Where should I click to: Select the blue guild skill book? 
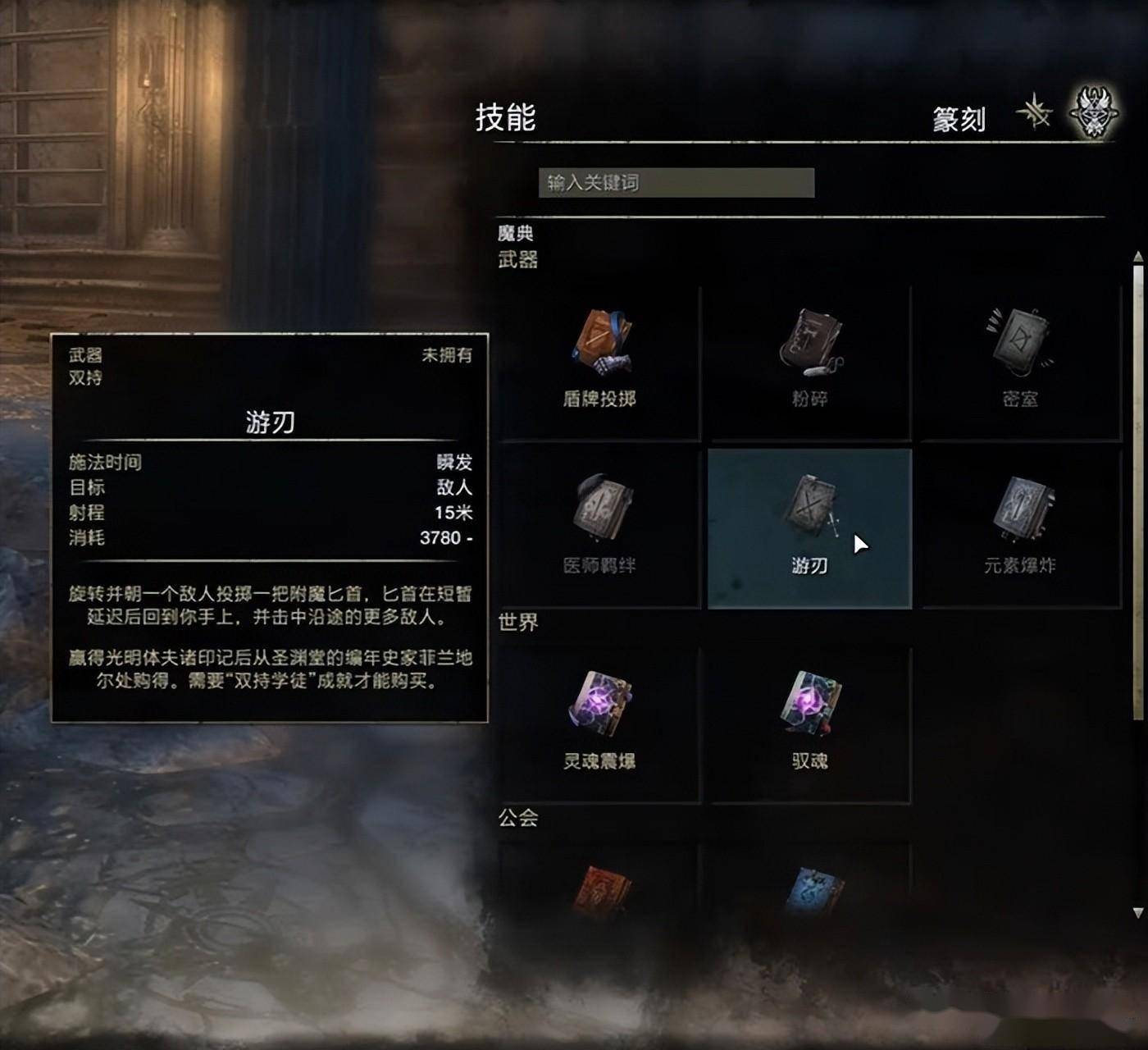point(811,890)
